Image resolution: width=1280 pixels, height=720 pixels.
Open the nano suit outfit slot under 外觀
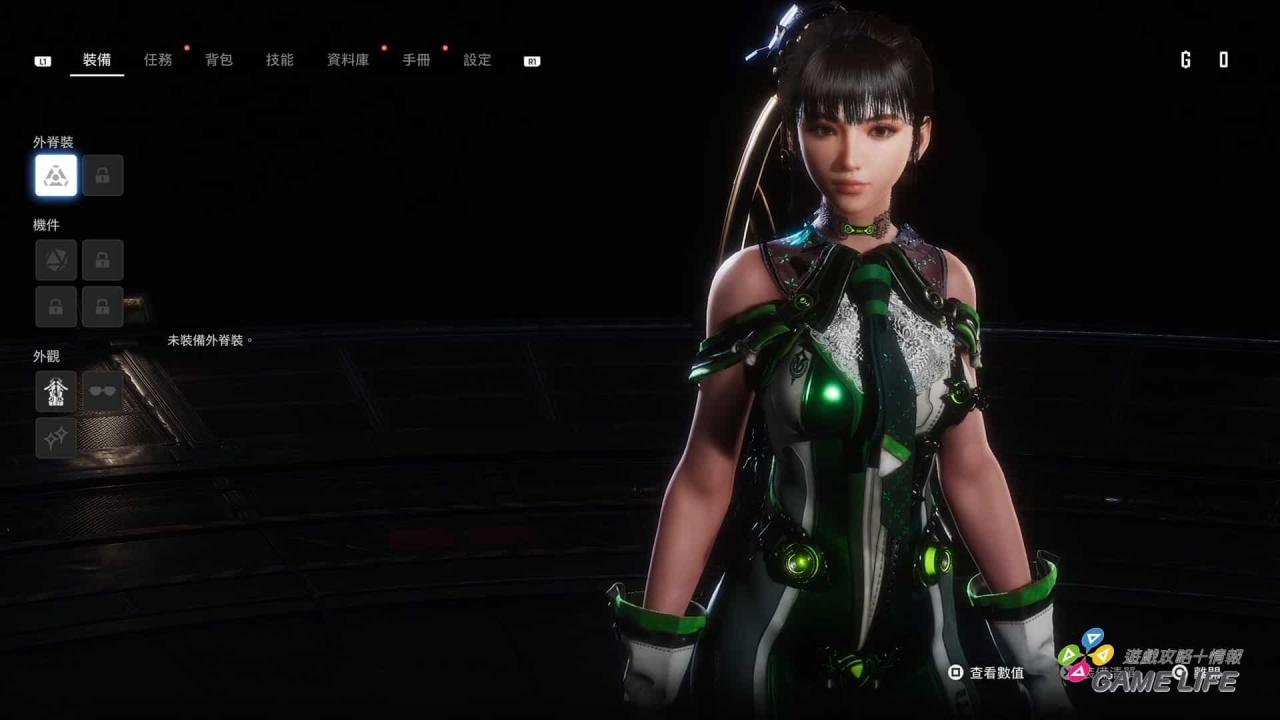click(x=56, y=391)
